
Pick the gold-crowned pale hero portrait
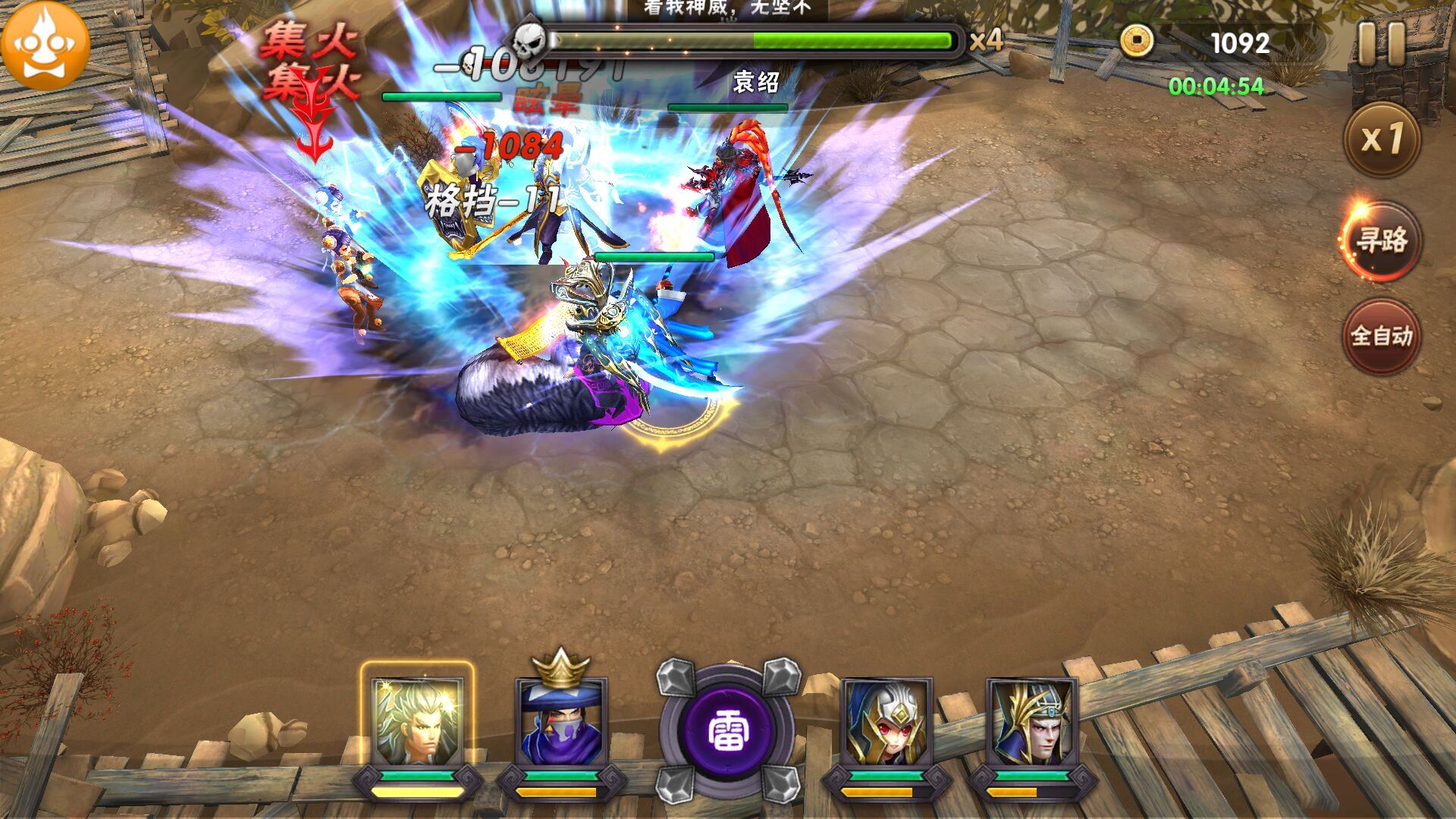point(1031,723)
